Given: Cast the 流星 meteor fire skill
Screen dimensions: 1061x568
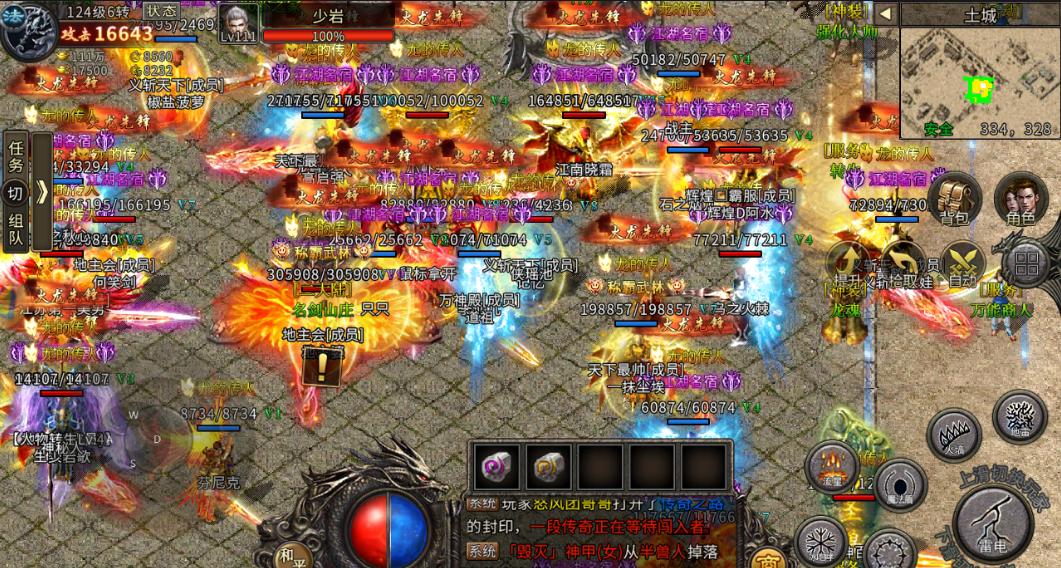Looking at the screenshot, I should pos(832,468).
